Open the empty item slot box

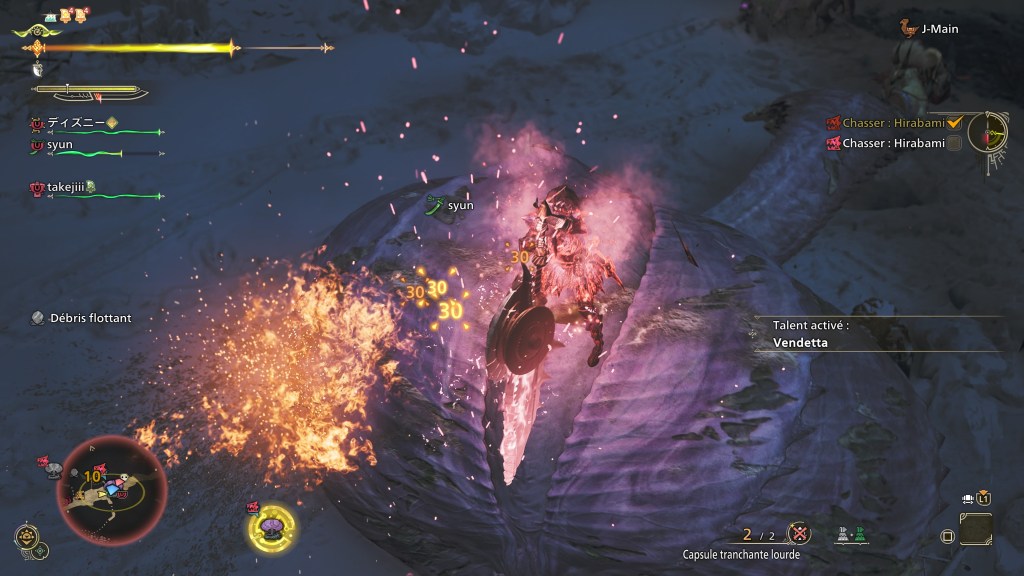[975, 528]
